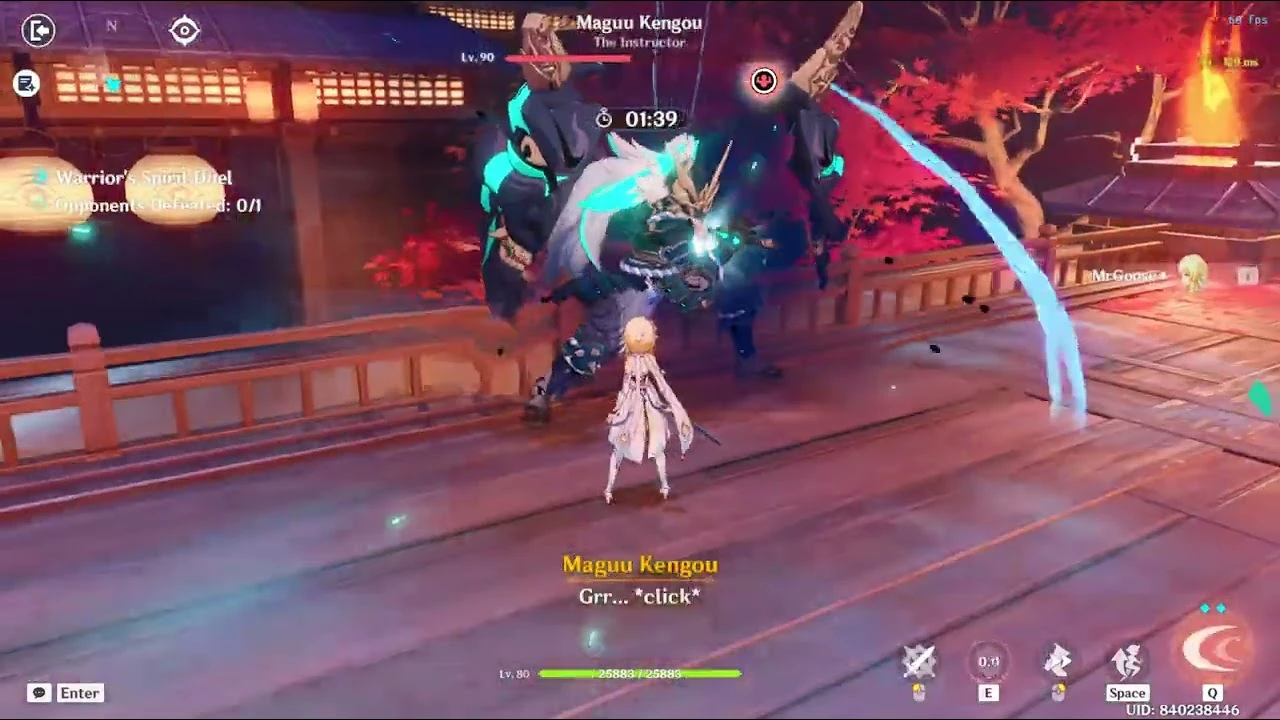Click the MrGoose player nameplate
This screenshot has width=1280, height=720.
coord(1128,276)
